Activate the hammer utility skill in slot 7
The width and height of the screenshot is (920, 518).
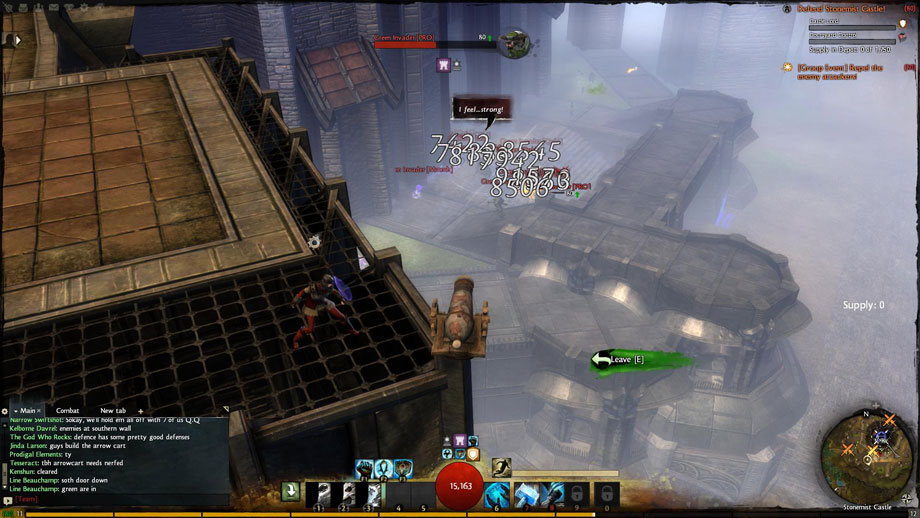pos(526,494)
